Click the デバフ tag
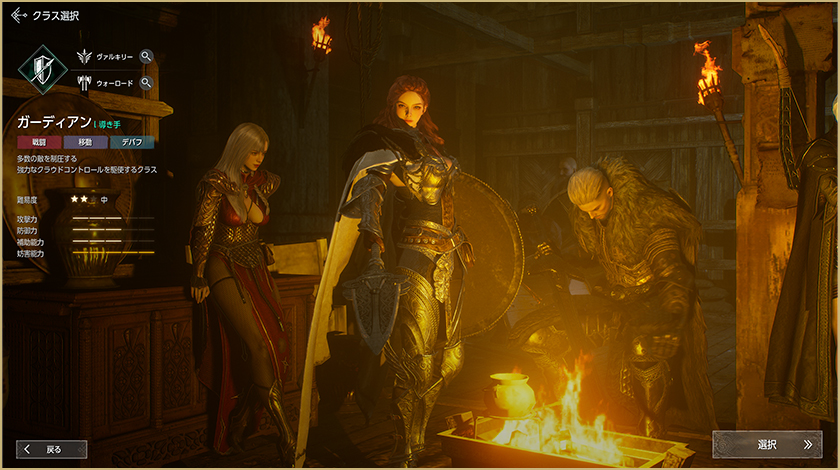The height and width of the screenshot is (470, 840). [131, 143]
